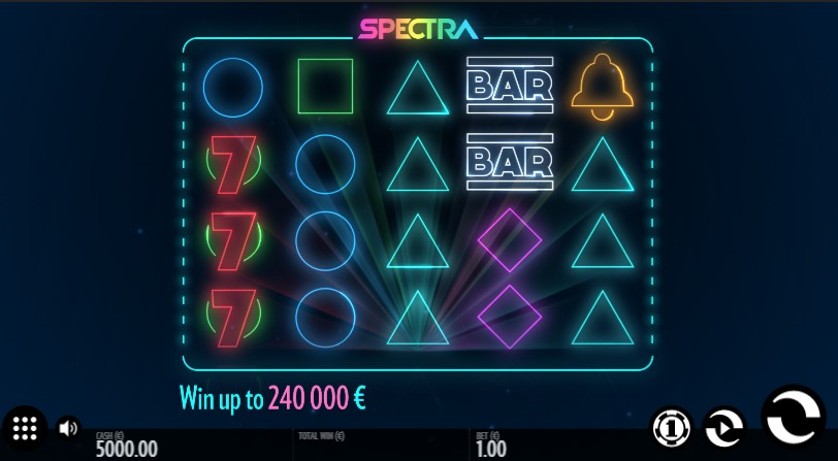
Task: Toggle the sound speaker icon
Action: pos(68,428)
